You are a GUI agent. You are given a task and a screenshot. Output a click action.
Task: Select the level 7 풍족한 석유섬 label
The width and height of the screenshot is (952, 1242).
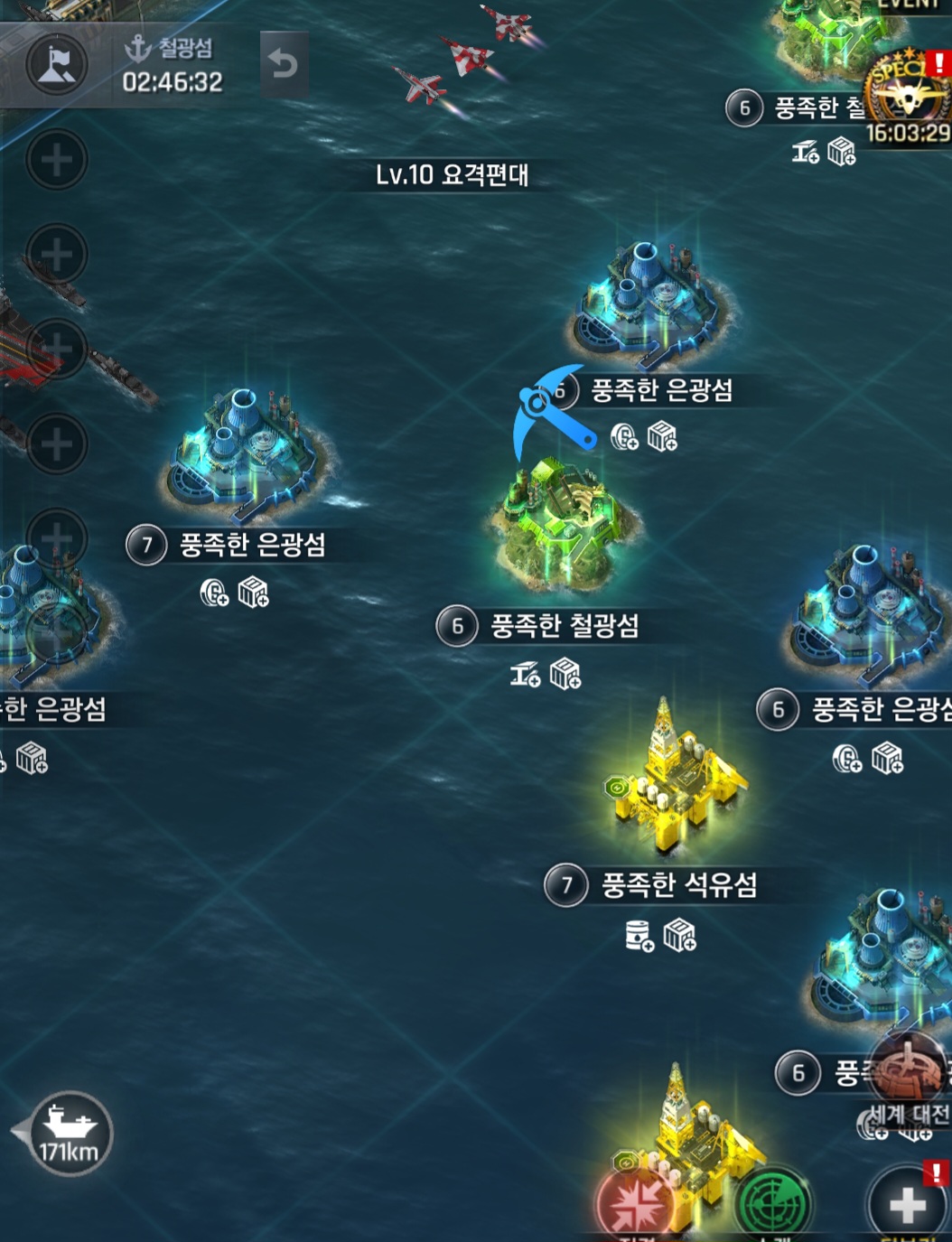tap(677, 884)
